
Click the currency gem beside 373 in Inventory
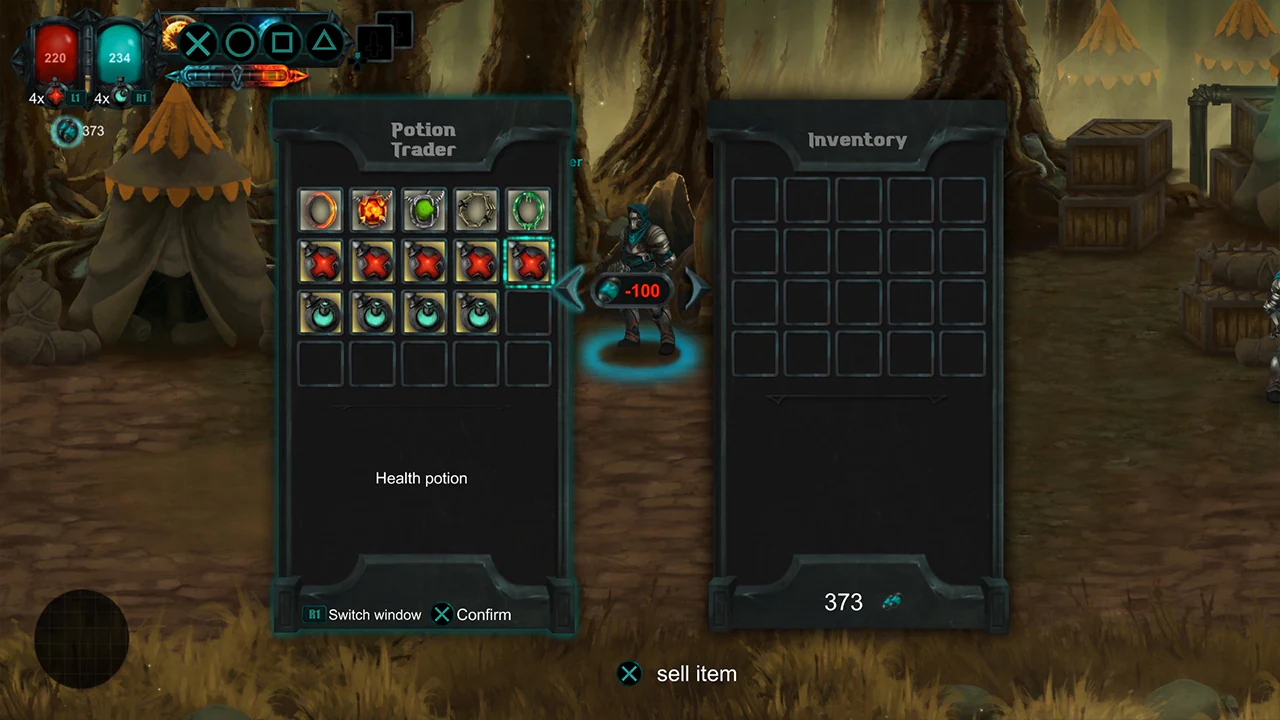891,601
